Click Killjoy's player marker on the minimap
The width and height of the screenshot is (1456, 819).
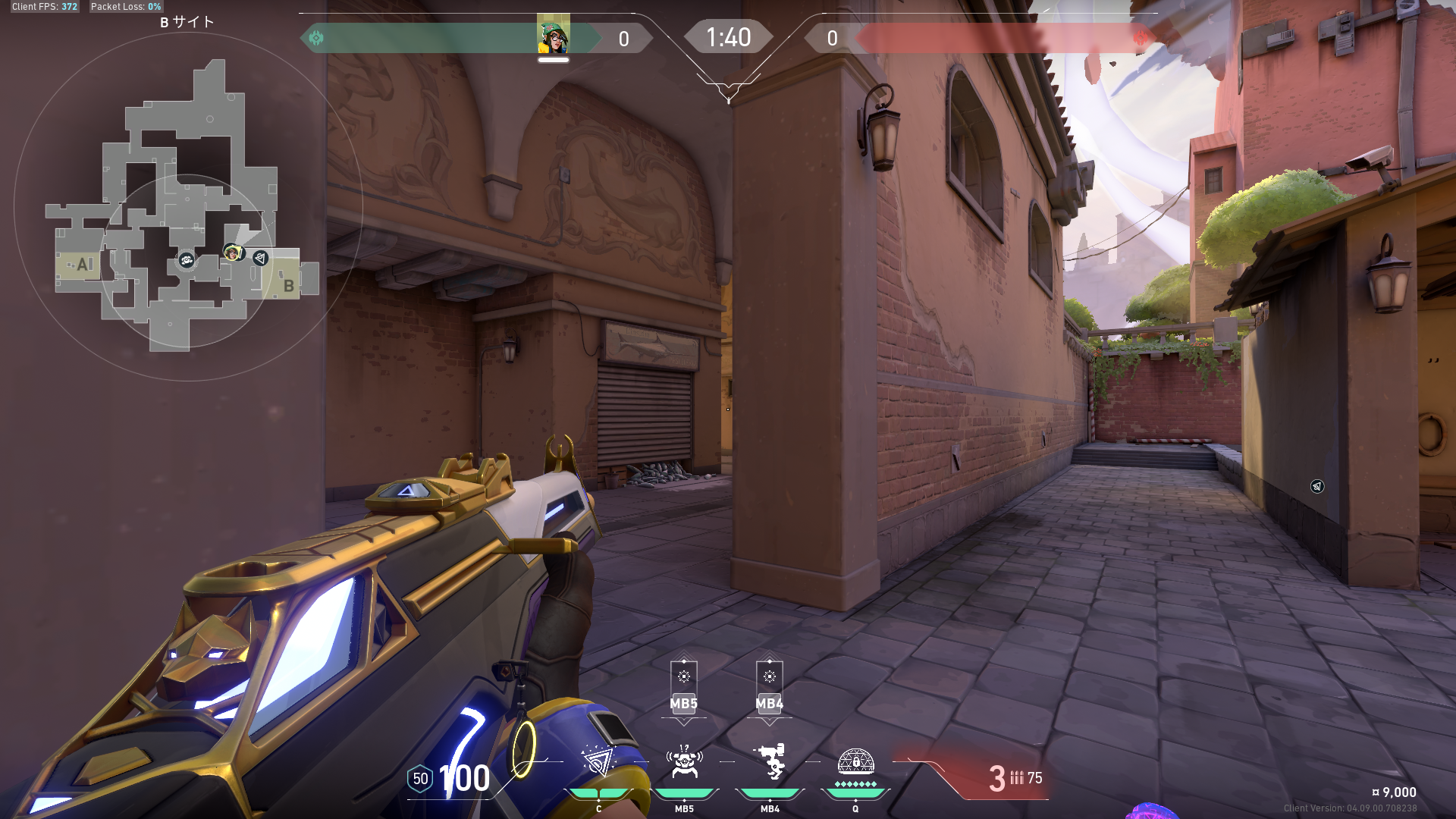[x=232, y=252]
